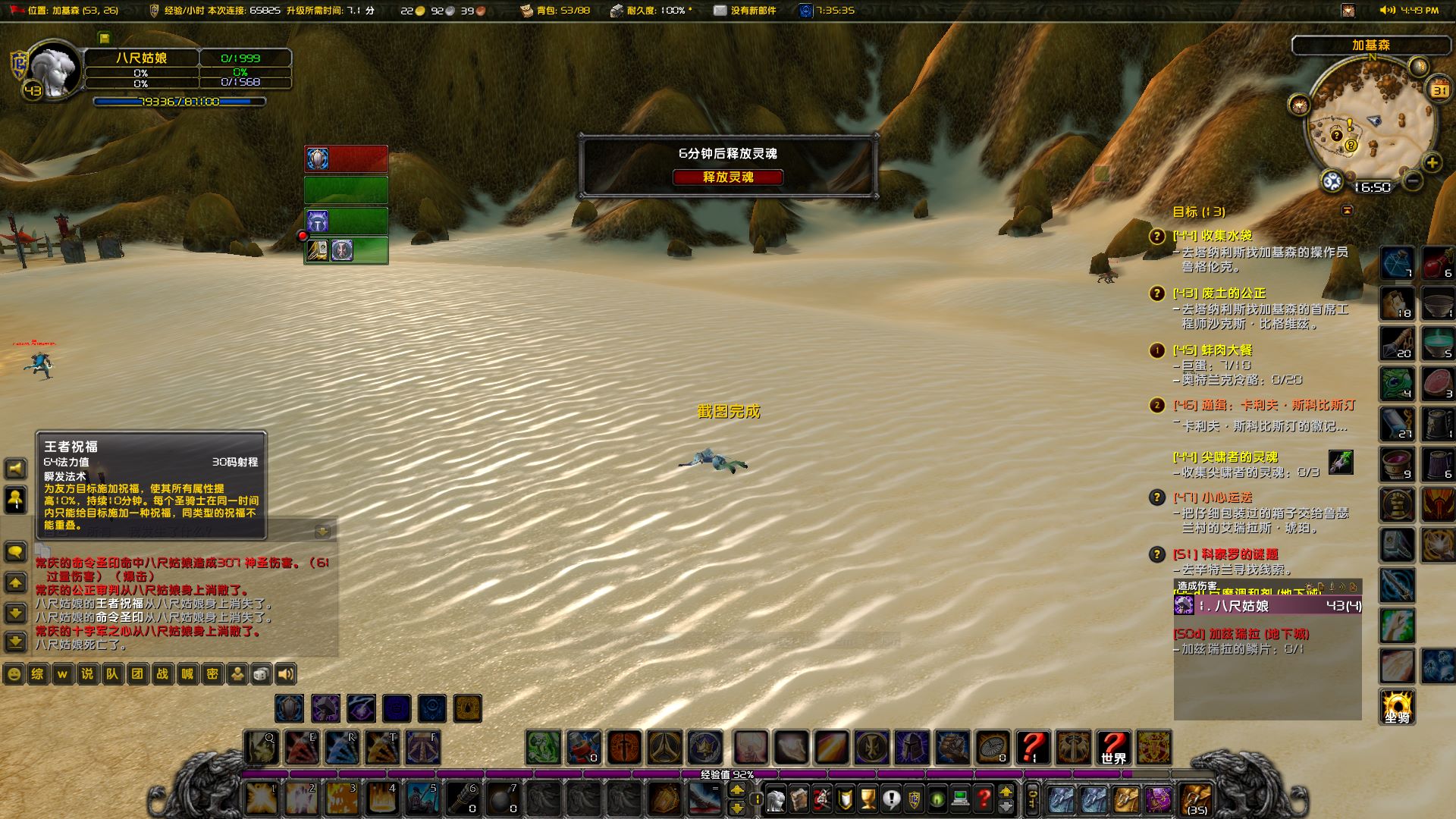
Task: Select the 世界 world channel button
Action: coord(1113,748)
